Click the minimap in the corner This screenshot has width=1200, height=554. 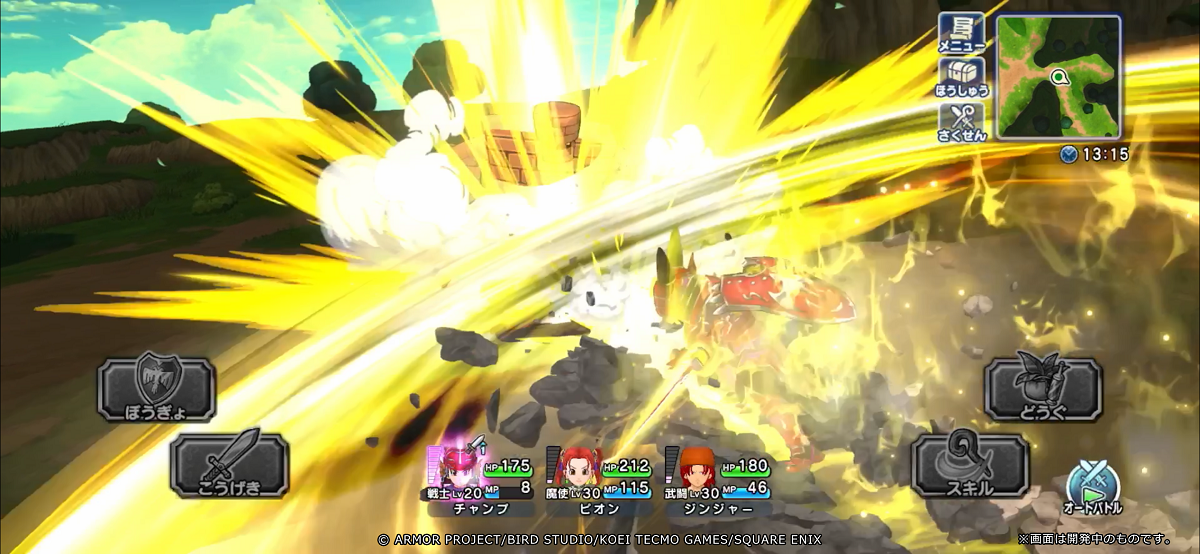click(x=1058, y=77)
